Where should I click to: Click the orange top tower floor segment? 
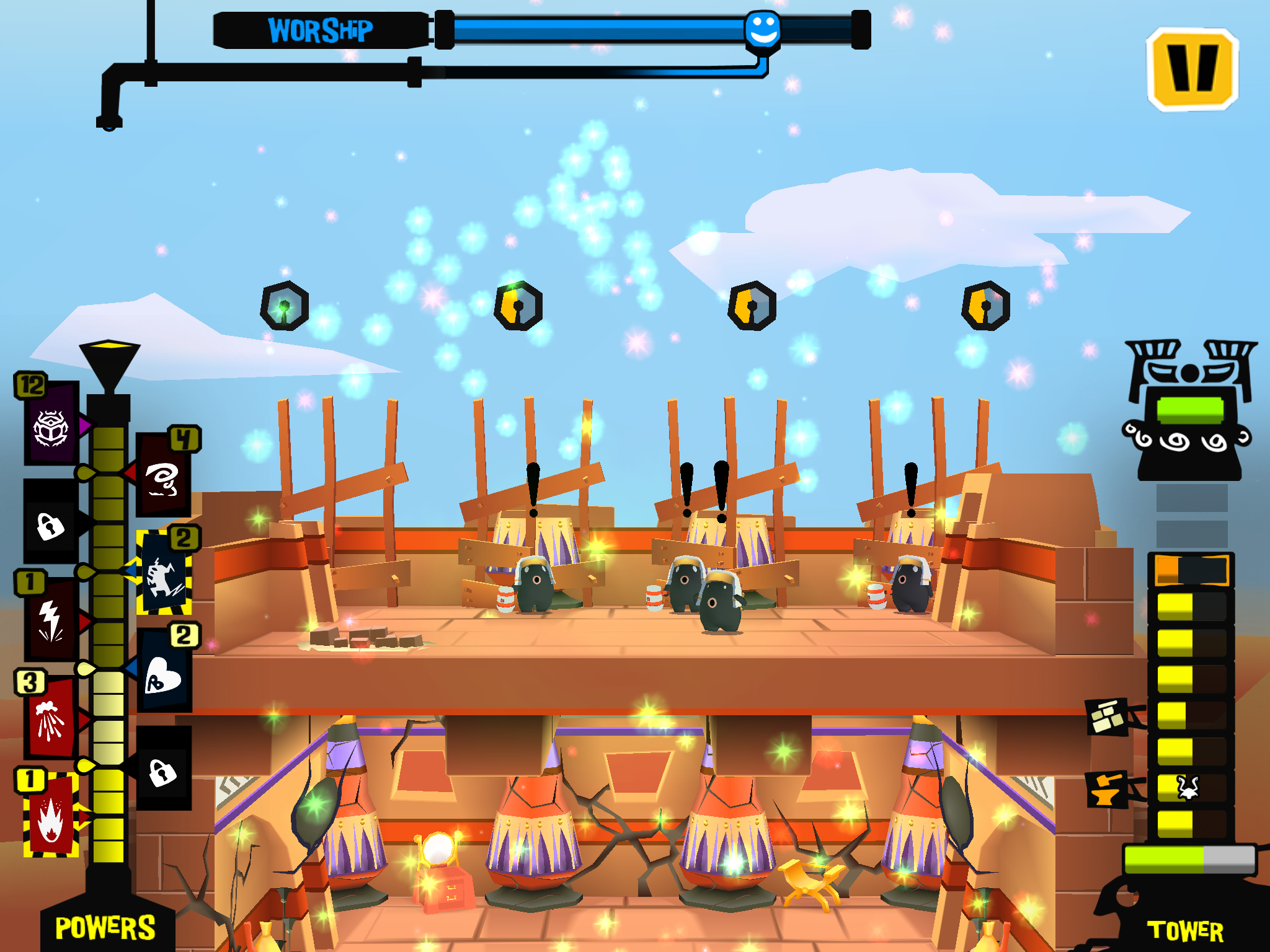pyautogui.click(x=1191, y=570)
